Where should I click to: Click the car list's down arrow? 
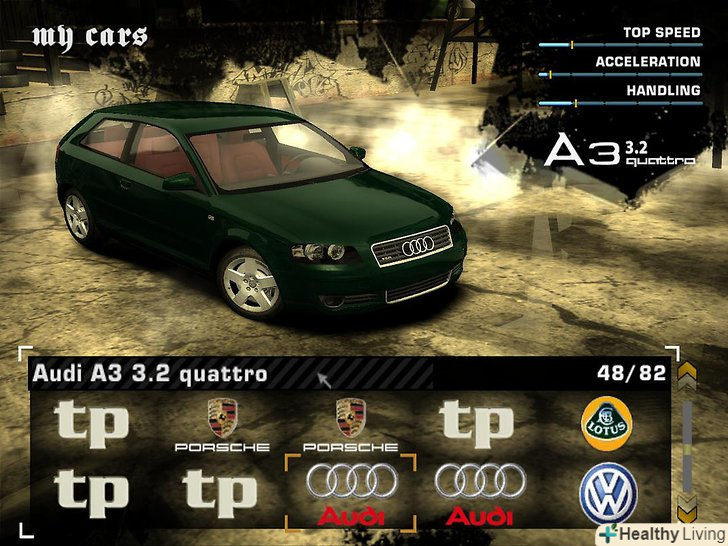pos(687,506)
